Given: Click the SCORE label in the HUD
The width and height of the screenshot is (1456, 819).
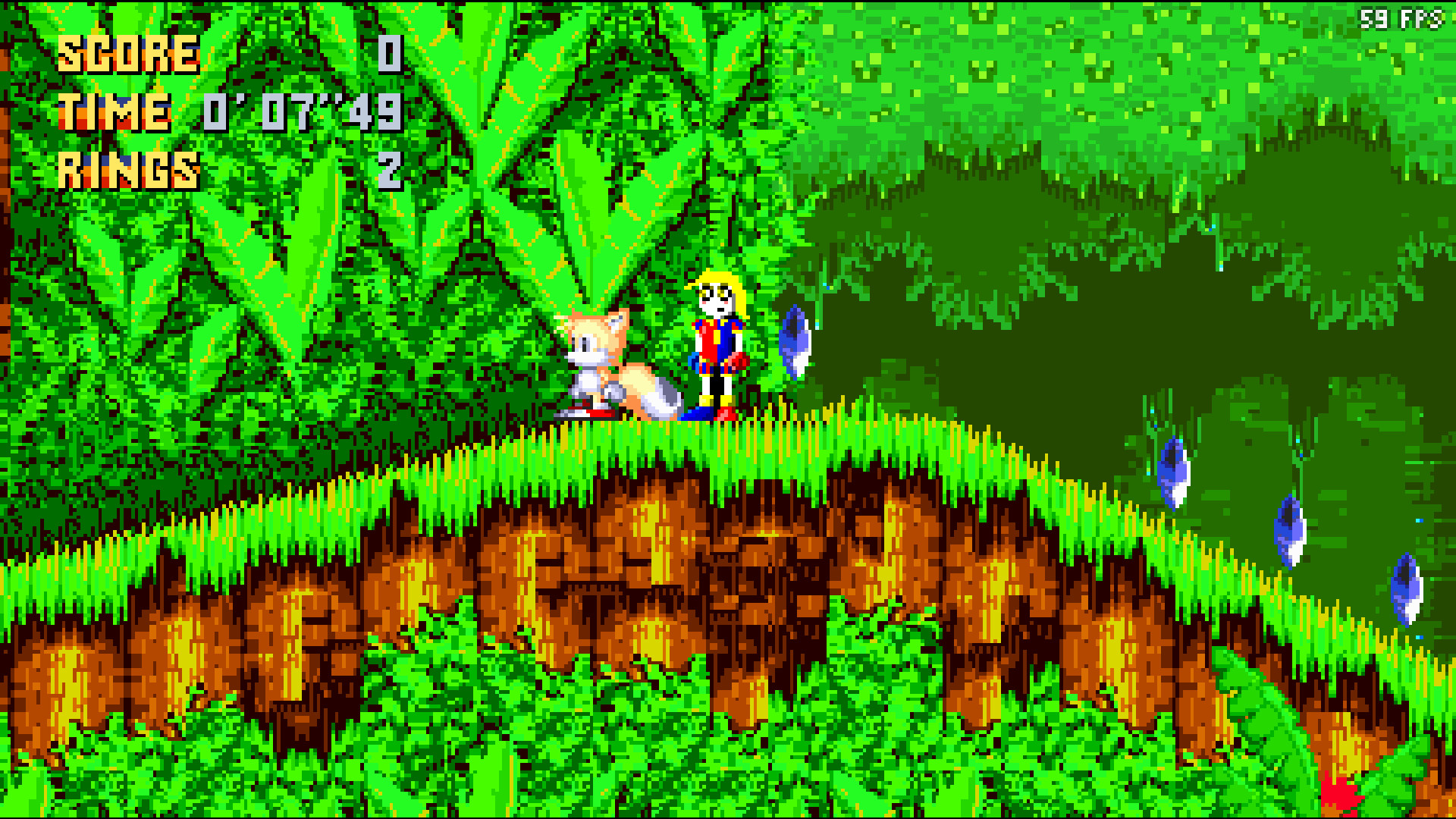Looking at the screenshot, I should [x=129, y=53].
